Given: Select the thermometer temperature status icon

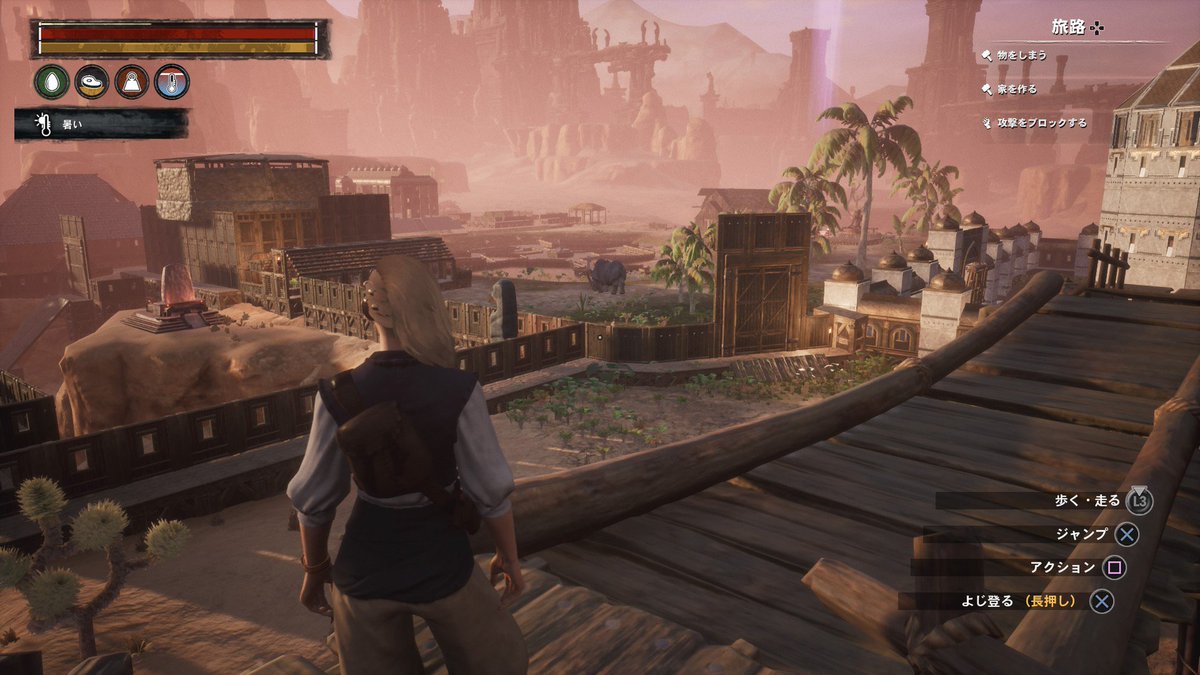Looking at the screenshot, I should (172, 82).
